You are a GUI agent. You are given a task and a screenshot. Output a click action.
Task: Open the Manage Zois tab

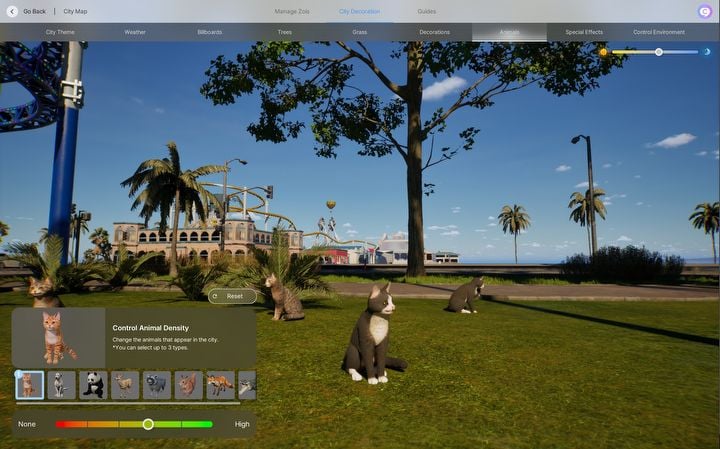(292, 11)
